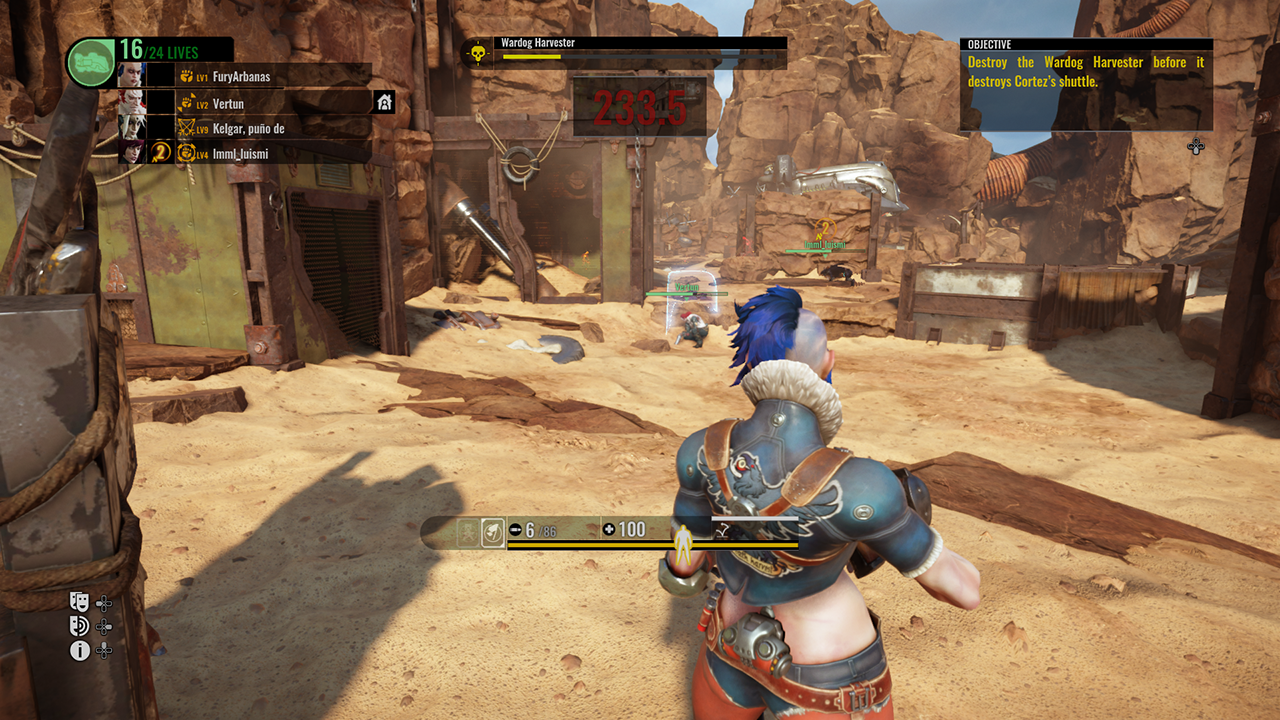
Task: Open the emotes theater masks icon
Action: point(80,601)
